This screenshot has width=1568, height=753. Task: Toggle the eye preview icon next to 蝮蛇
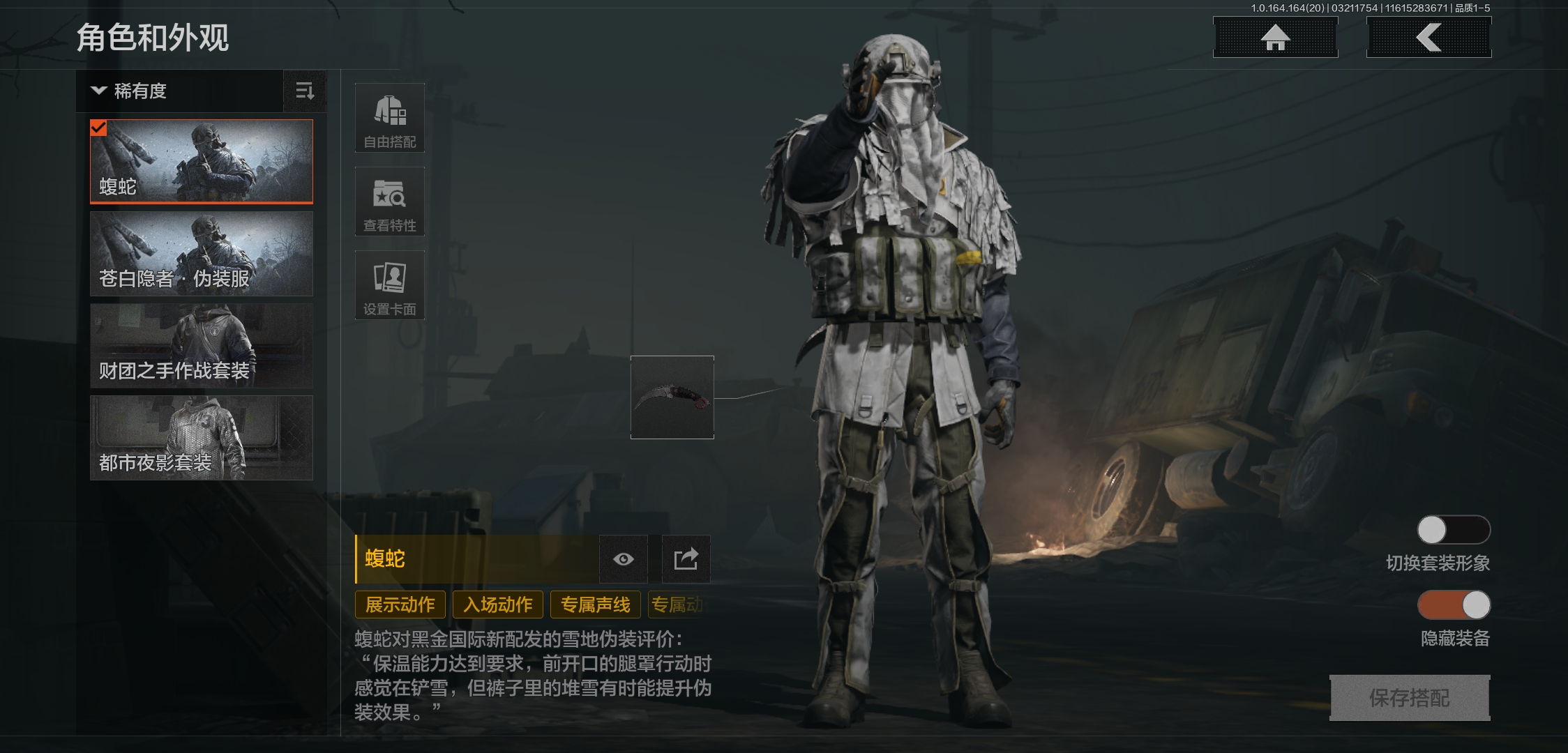click(x=623, y=559)
